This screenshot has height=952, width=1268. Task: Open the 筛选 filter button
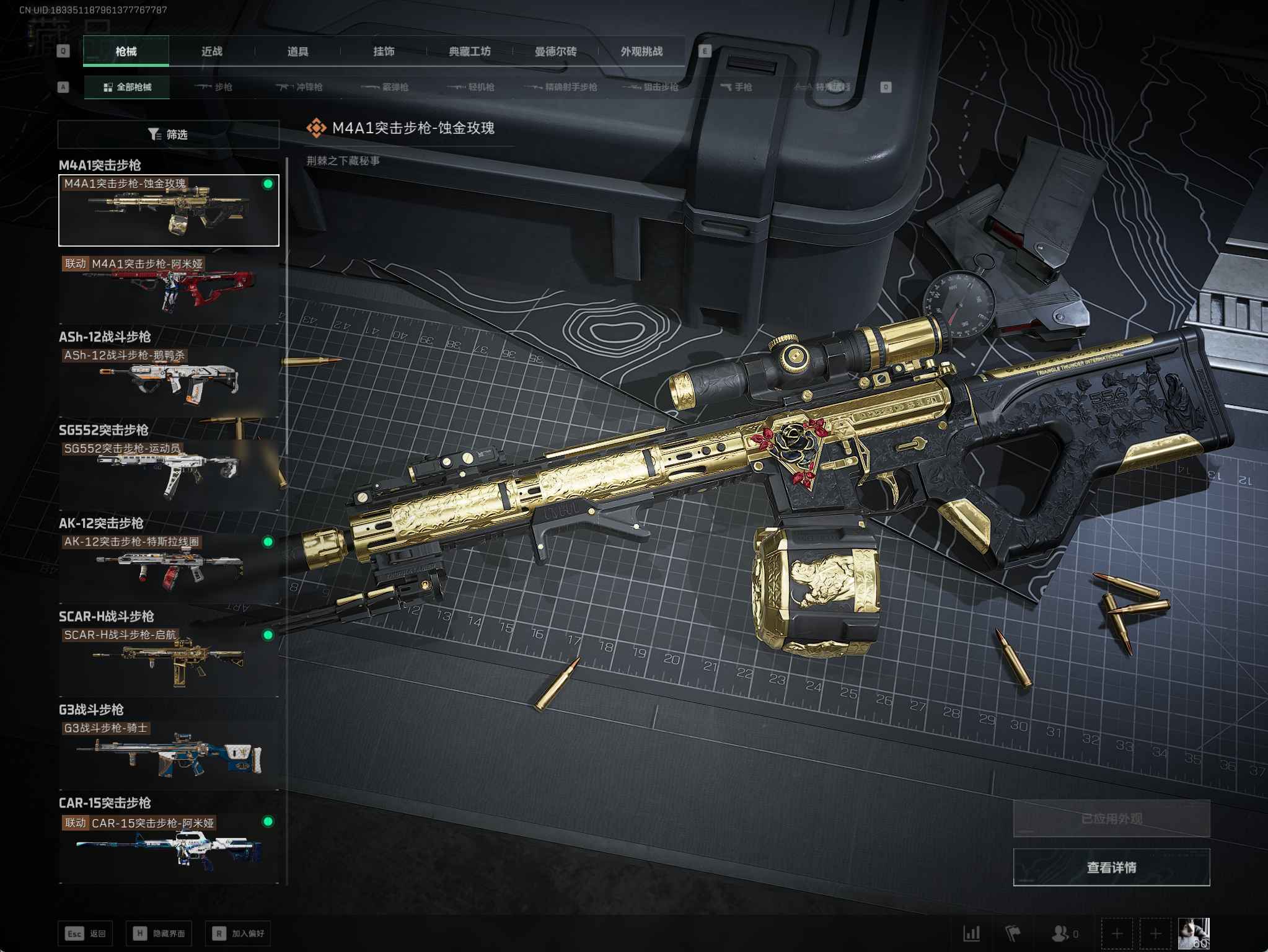pos(168,134)
